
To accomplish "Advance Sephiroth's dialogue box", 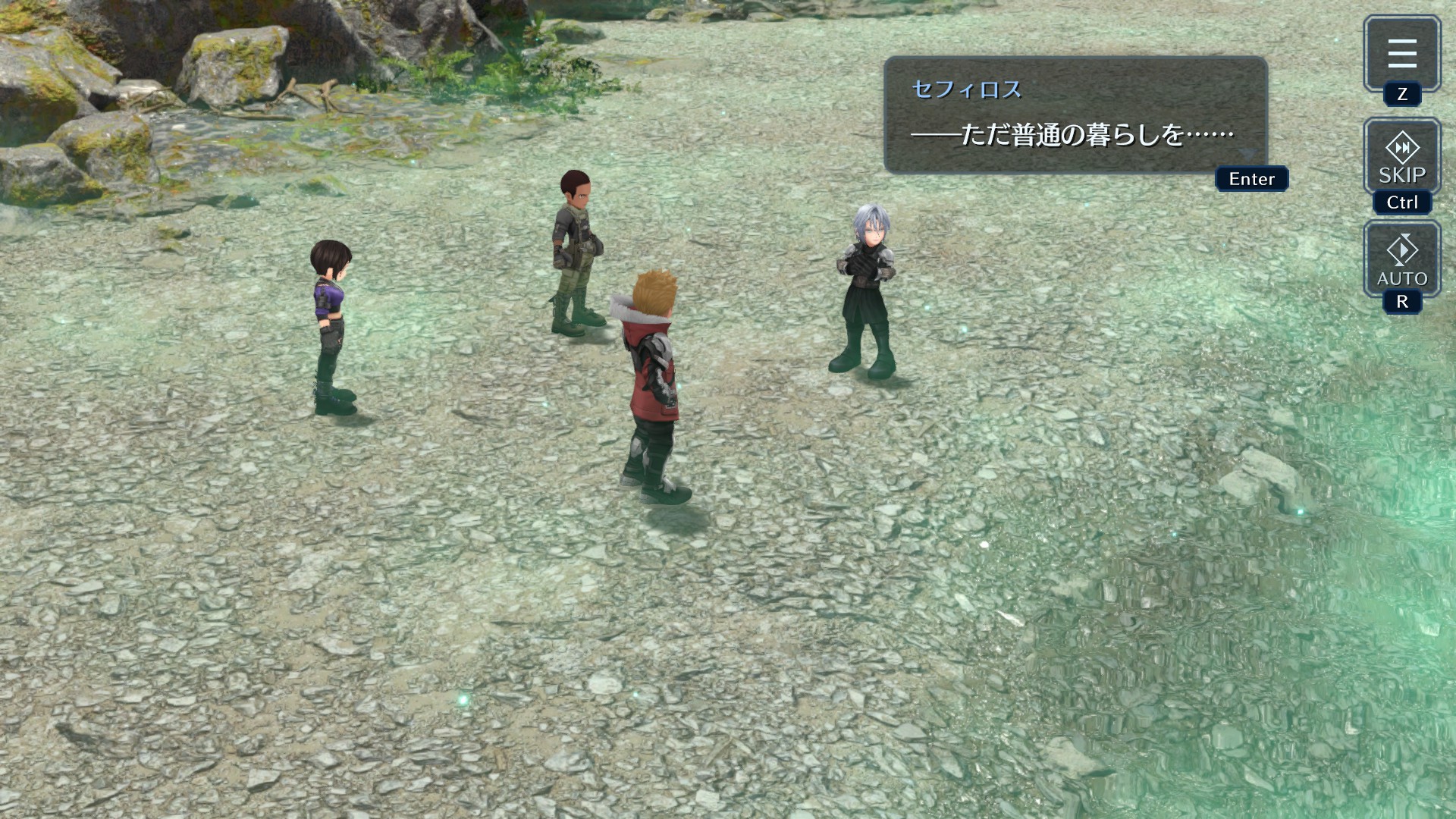I will [x=1075, y=115].
